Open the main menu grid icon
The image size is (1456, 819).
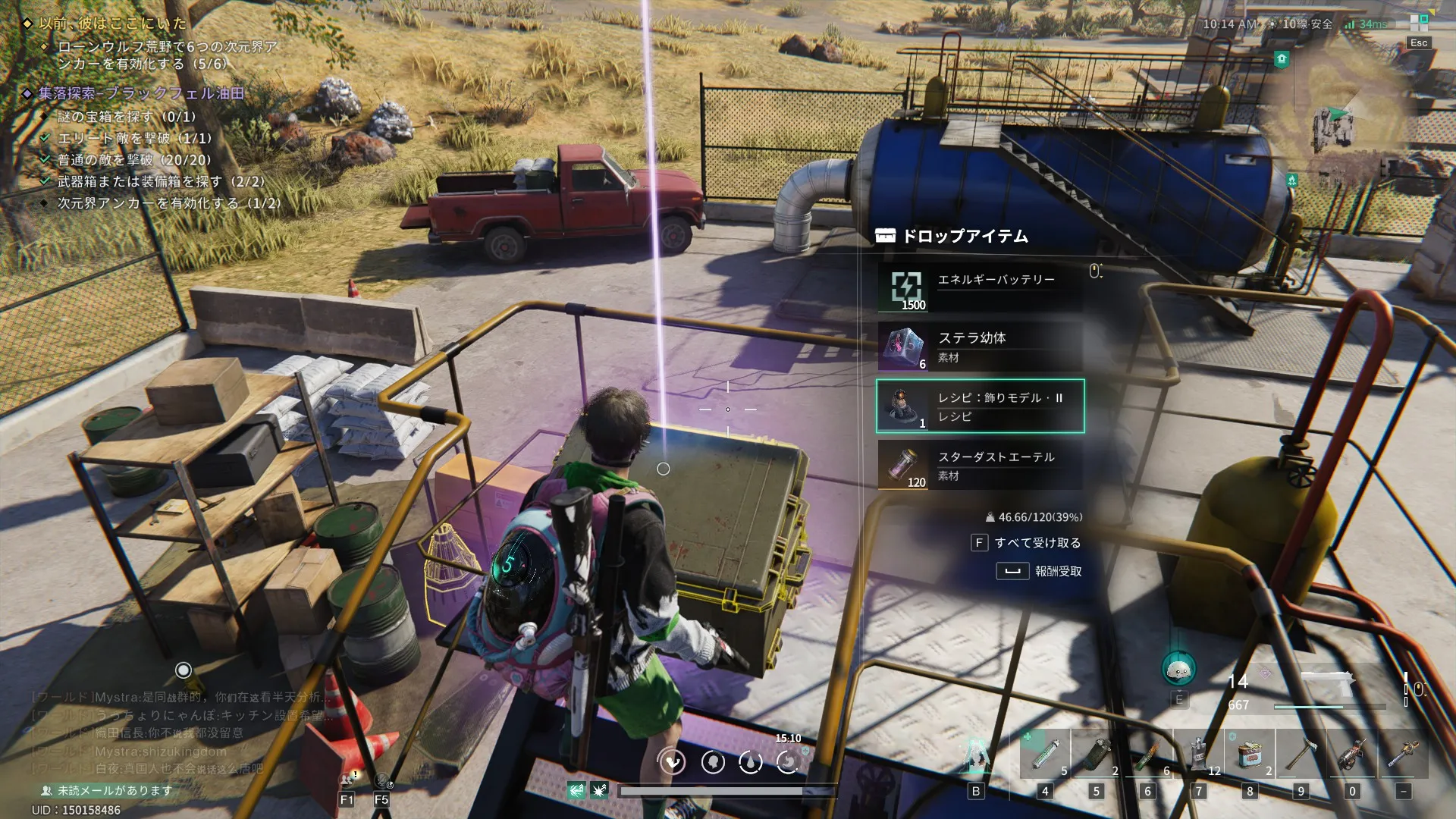pyautogui.click(x=1418, y=23)
